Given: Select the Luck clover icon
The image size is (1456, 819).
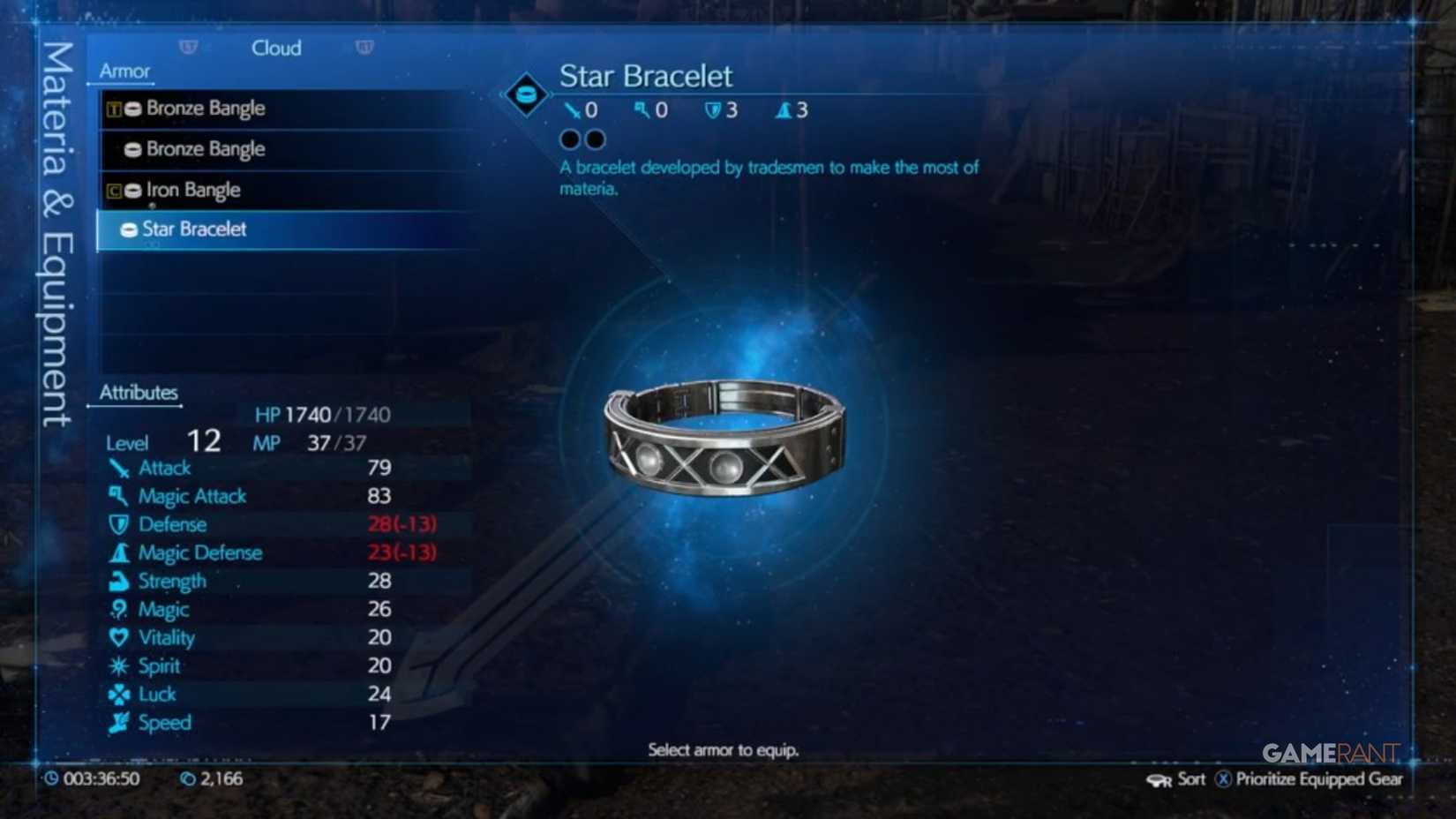Looking at the screenshot, I should point(117,694).
